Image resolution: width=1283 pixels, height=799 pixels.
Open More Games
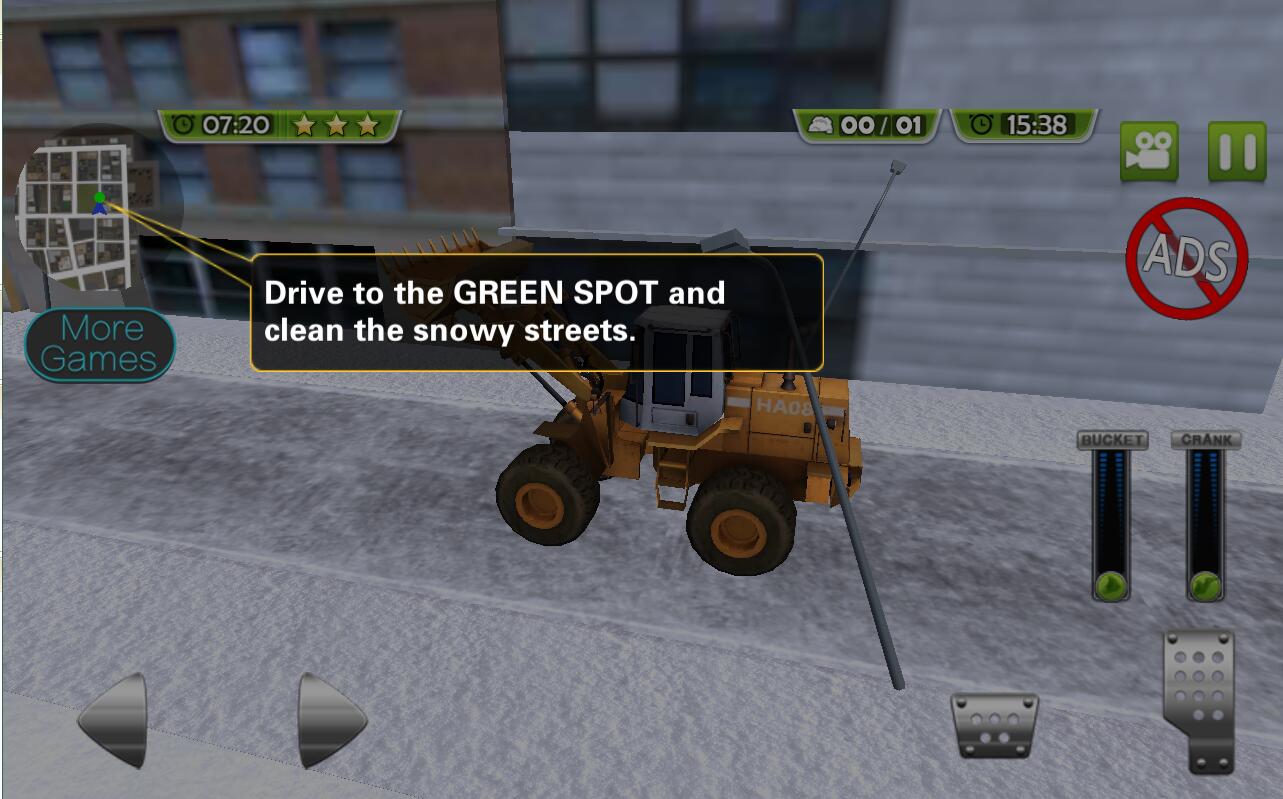[99, 345]
